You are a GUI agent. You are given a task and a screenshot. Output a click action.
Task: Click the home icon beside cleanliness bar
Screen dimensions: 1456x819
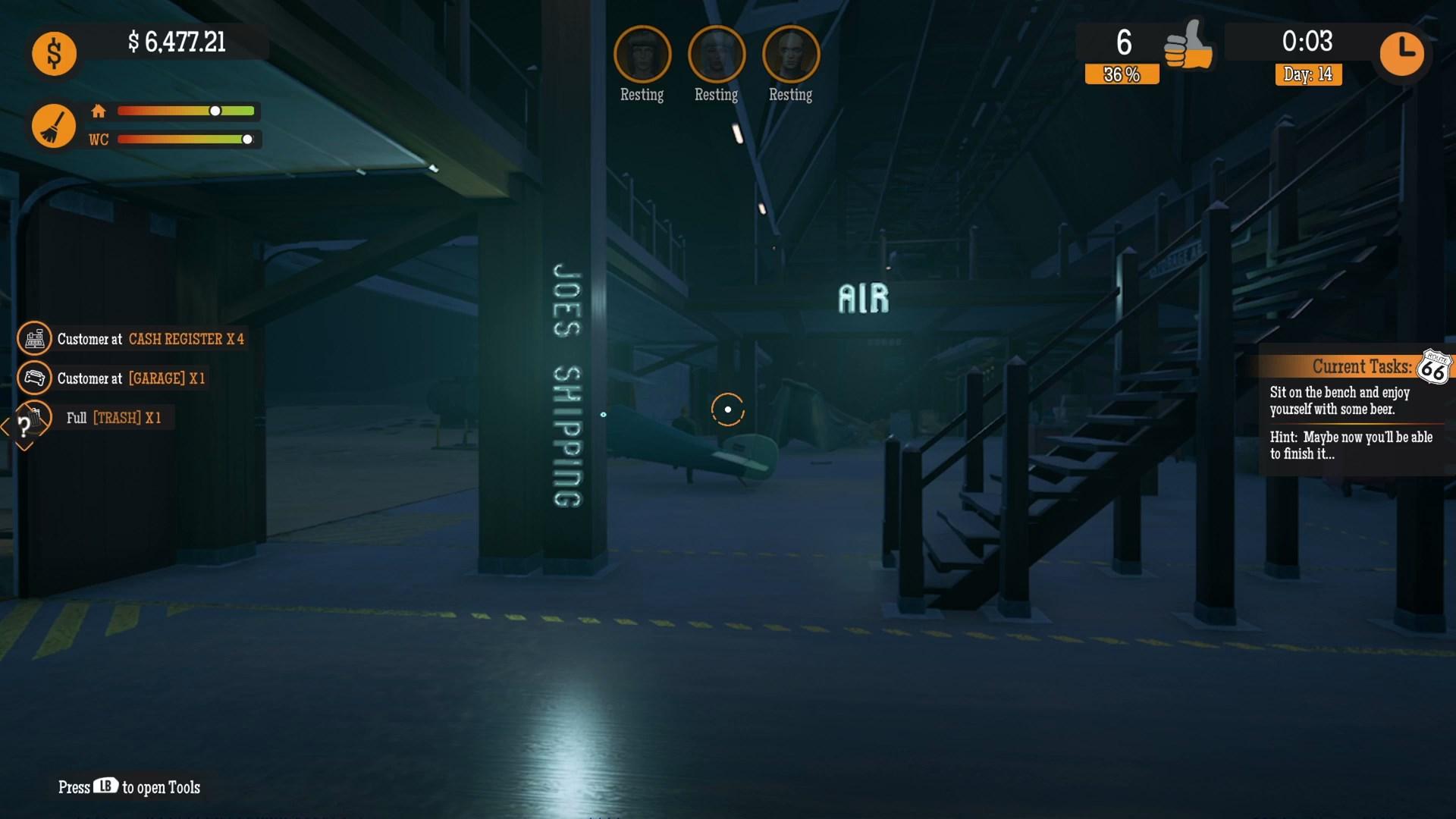click(x=99, y=111)
